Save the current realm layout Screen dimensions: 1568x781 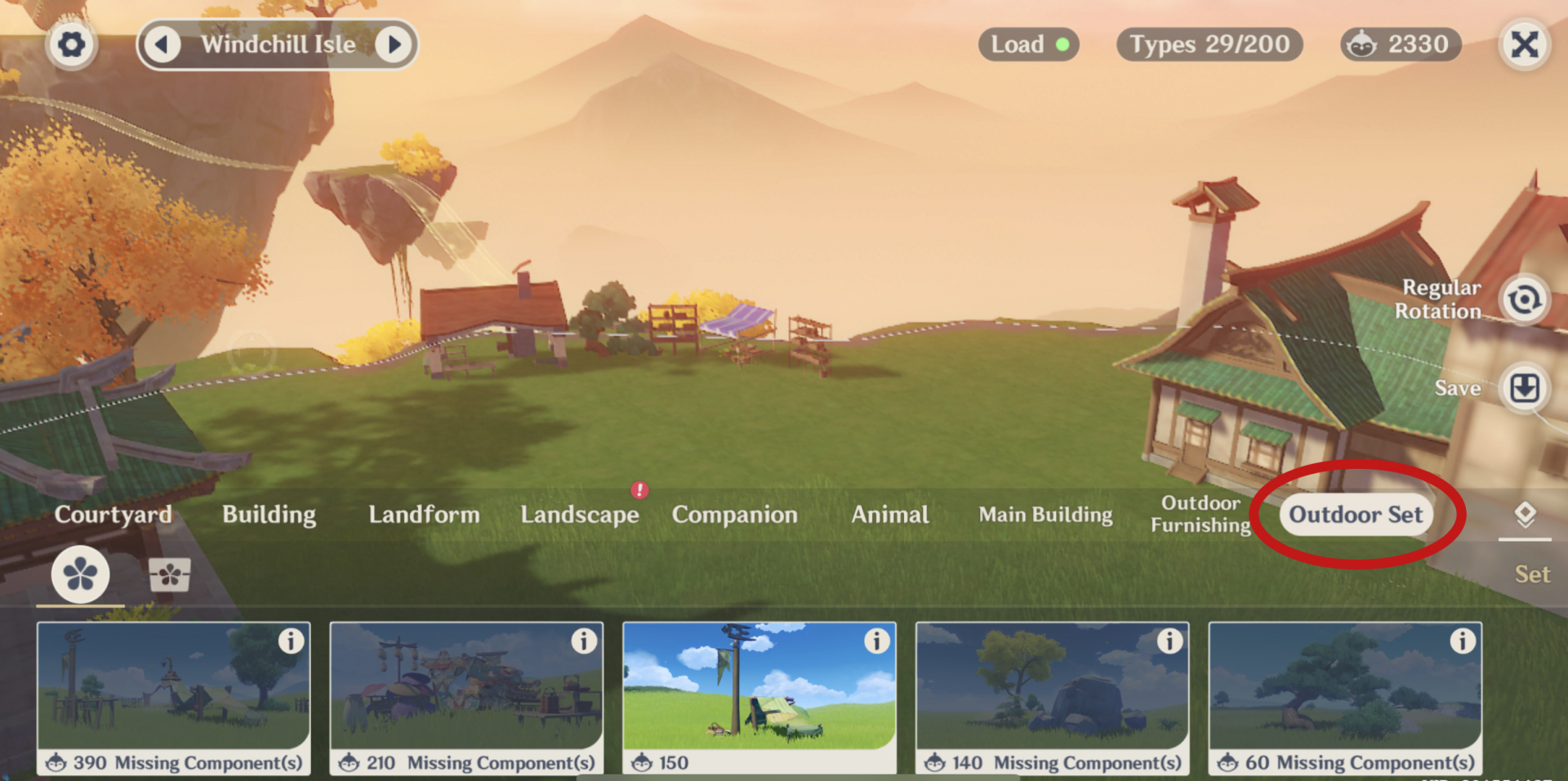point(1524,388)
